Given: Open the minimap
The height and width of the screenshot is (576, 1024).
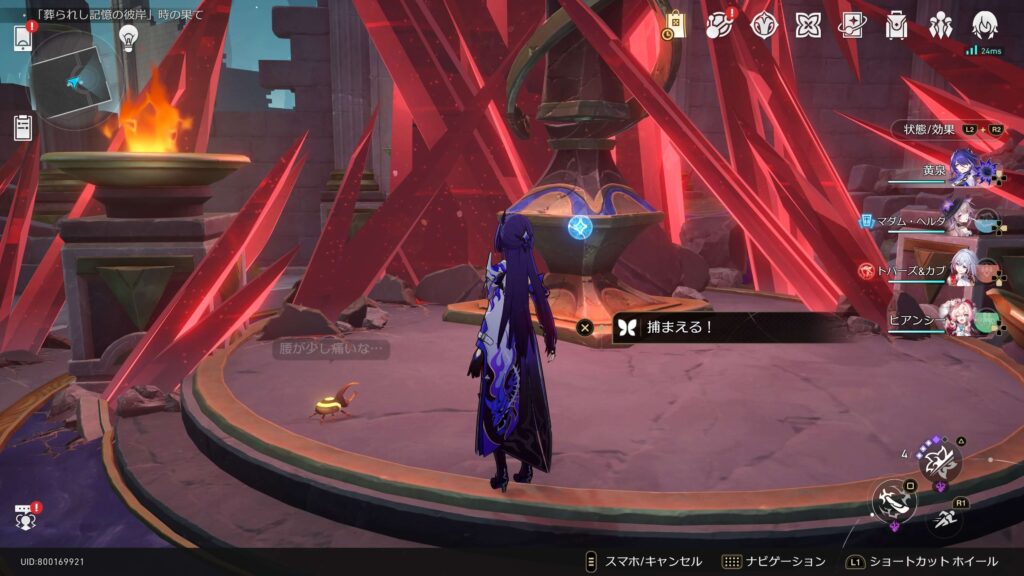Looking at the screenshot, I should click(x=74, y=81).
